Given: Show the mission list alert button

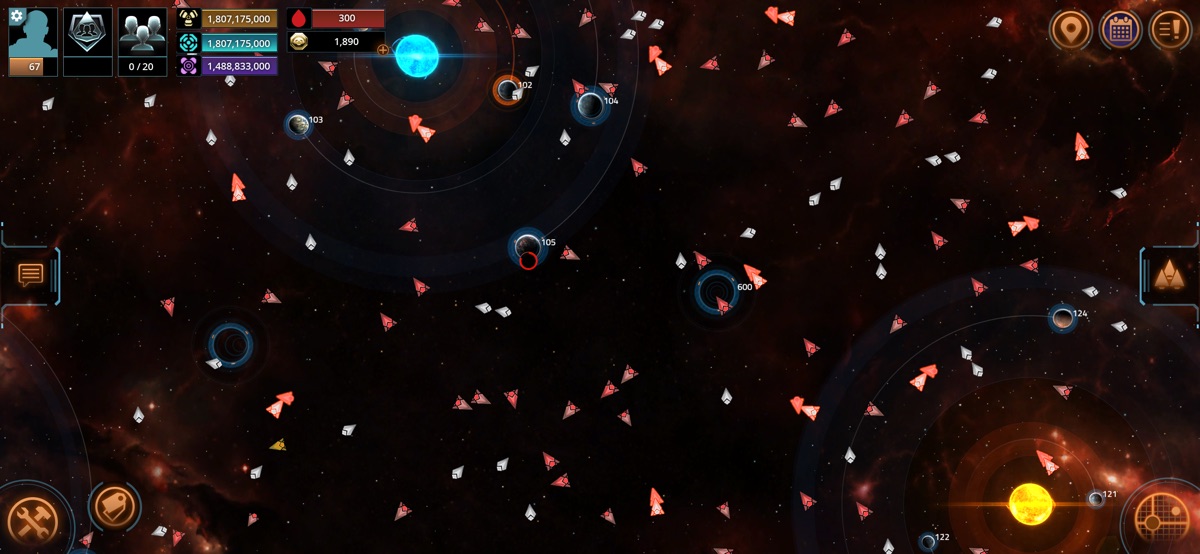Looking at the screenshot, I should (x=1170, y=29).
